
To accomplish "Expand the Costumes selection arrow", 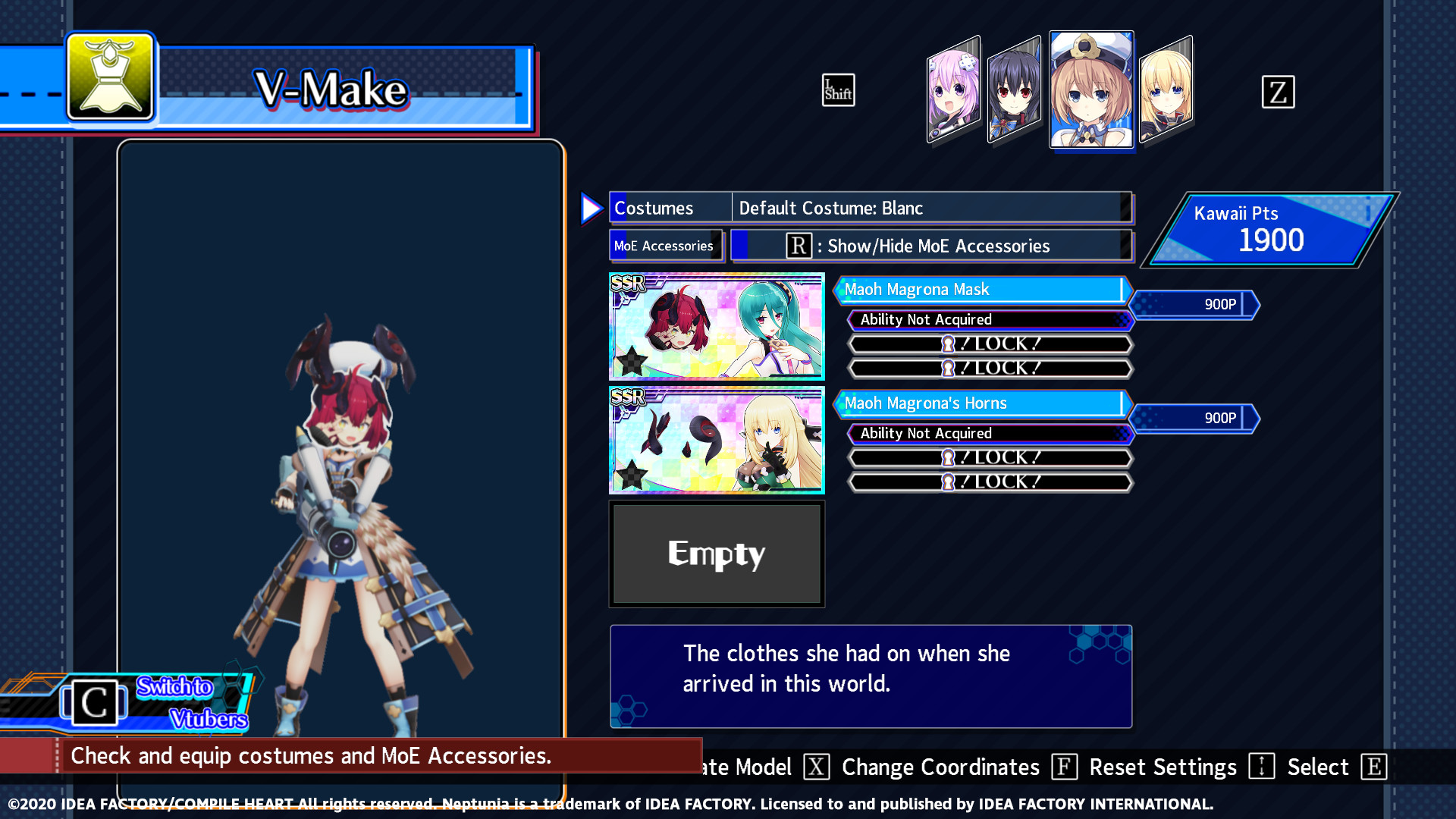I will click(591, 208).
